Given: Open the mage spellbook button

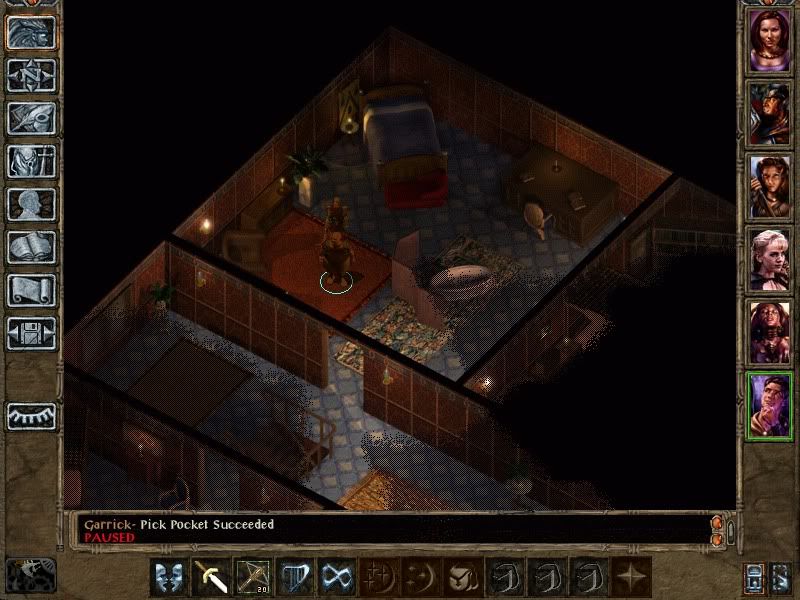Looking at the screenshot, I should coord(32,247).
